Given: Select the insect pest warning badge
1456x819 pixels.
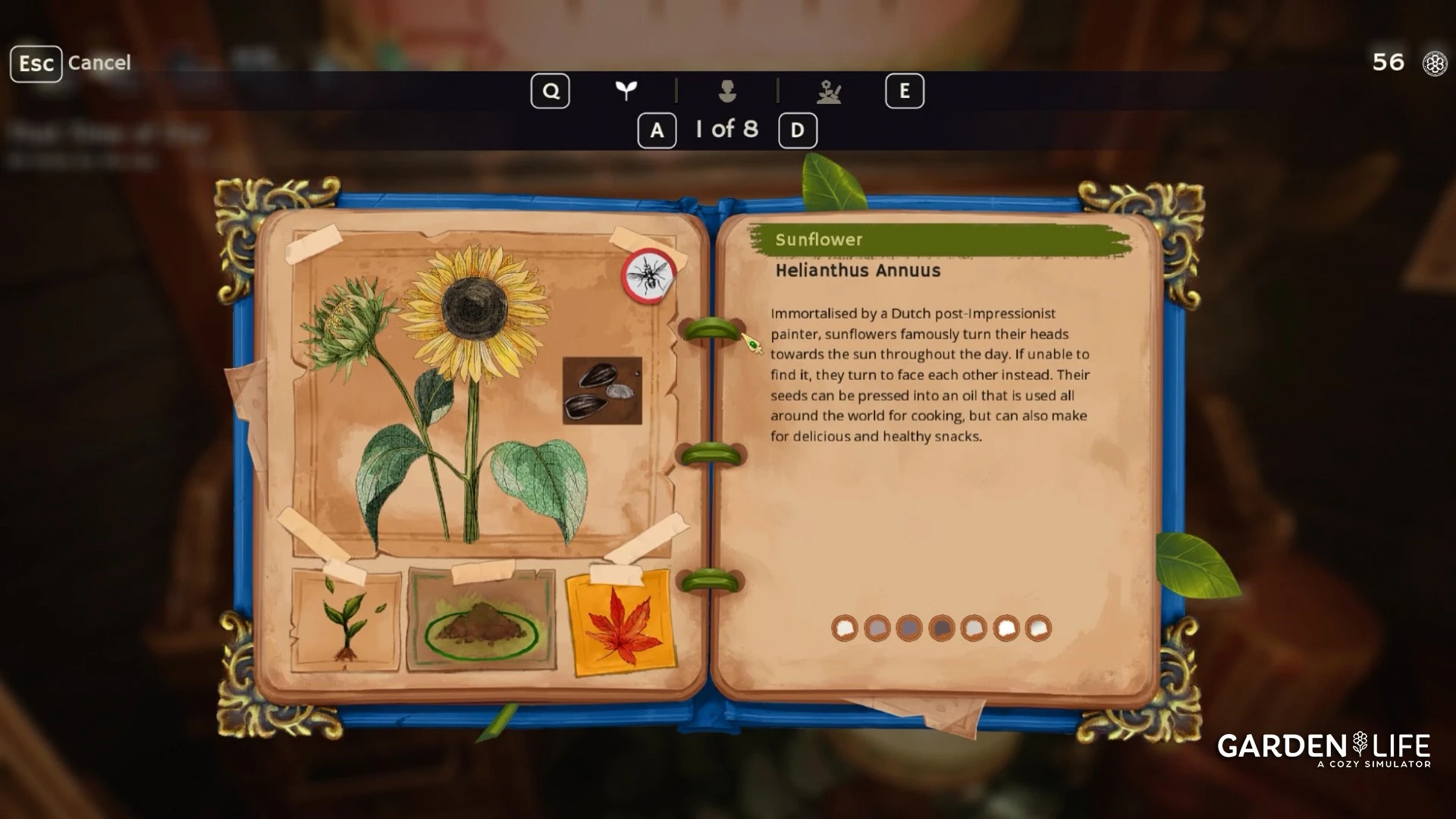Looking at the screenshot, I should 649,276.
